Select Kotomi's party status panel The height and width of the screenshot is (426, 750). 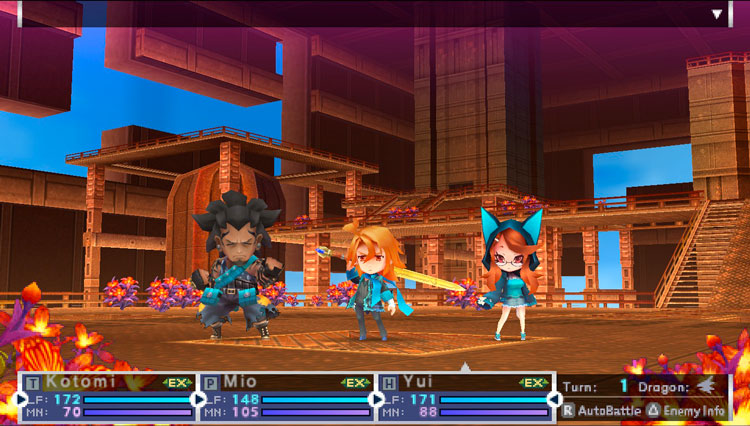click(108, 396)
